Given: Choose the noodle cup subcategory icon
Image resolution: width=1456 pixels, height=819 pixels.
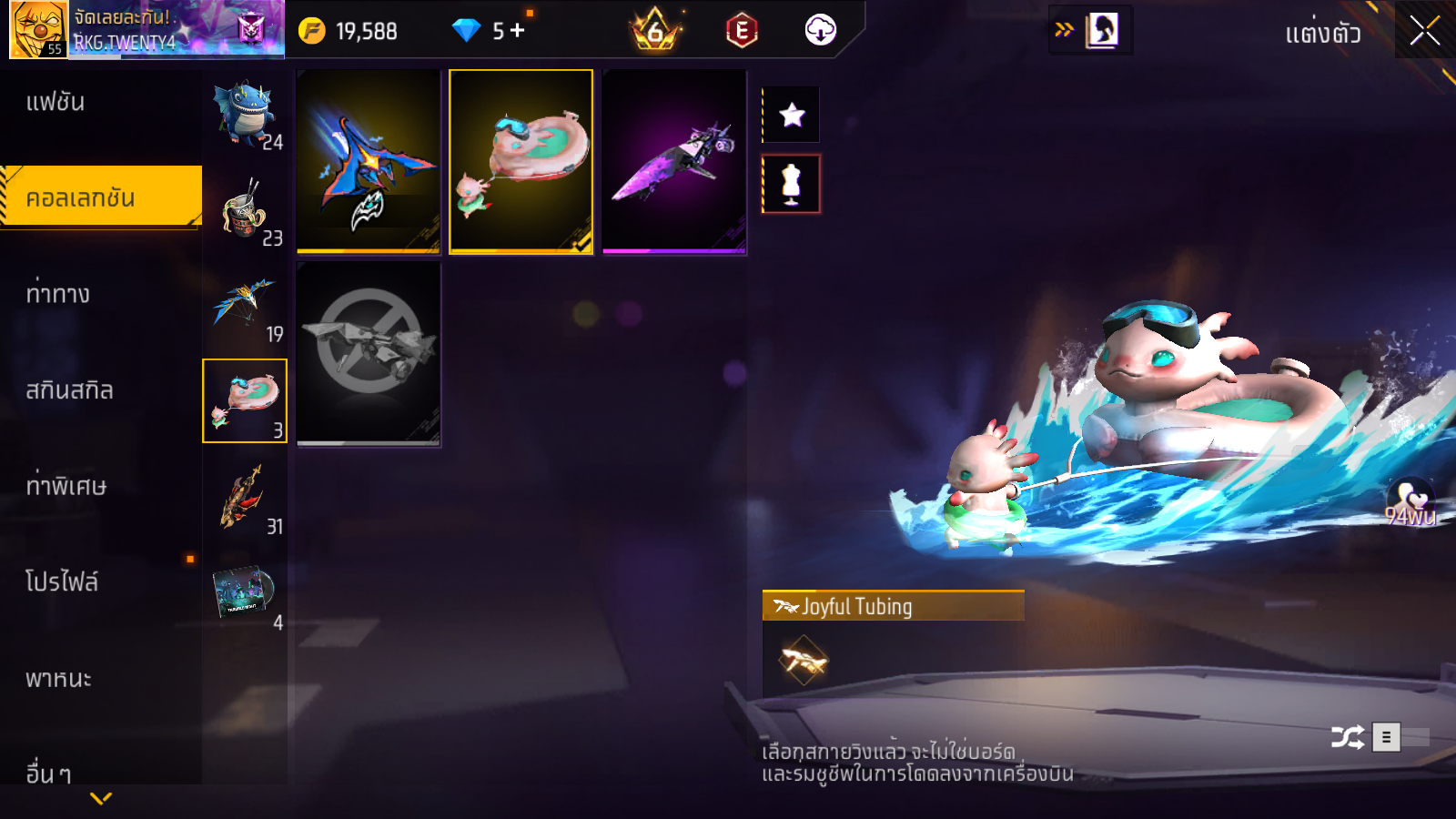Looking at the screenshot, I should [x=245, y=209].
